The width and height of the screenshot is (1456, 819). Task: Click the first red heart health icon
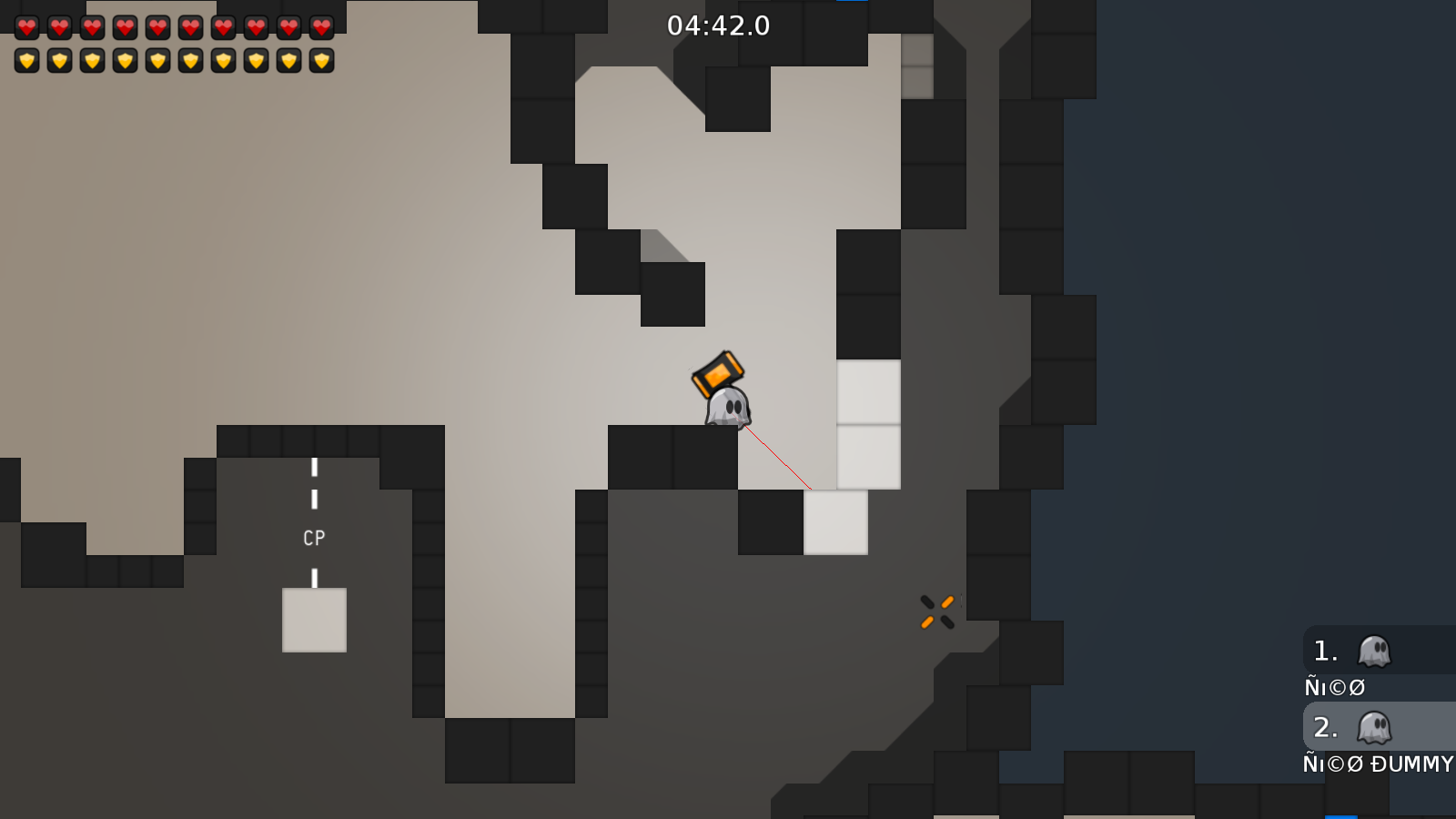pos(27,27)
